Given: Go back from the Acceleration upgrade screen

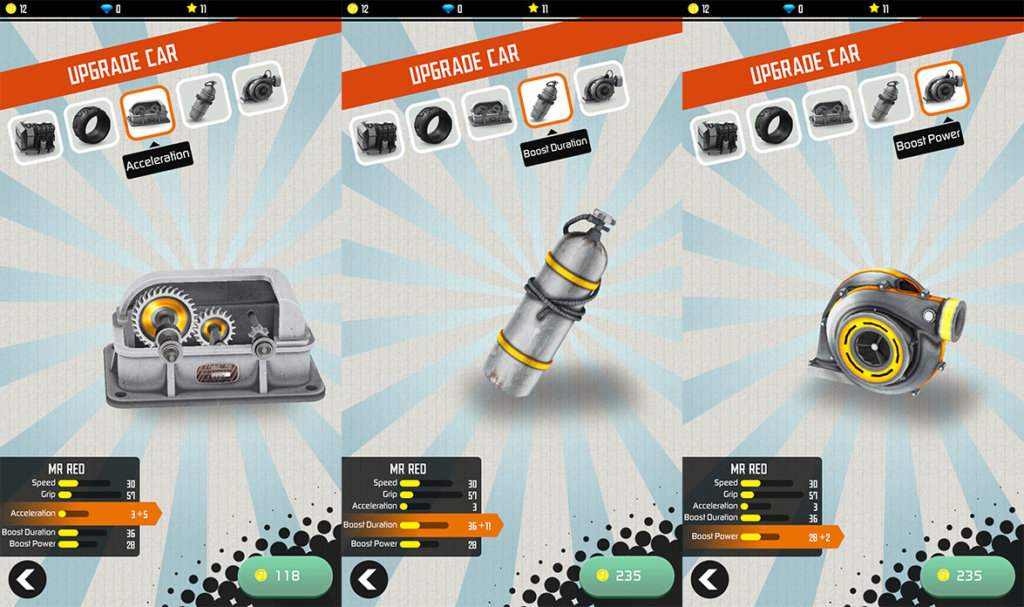Looking at the screenshot, I should click(x=28, y=579).
